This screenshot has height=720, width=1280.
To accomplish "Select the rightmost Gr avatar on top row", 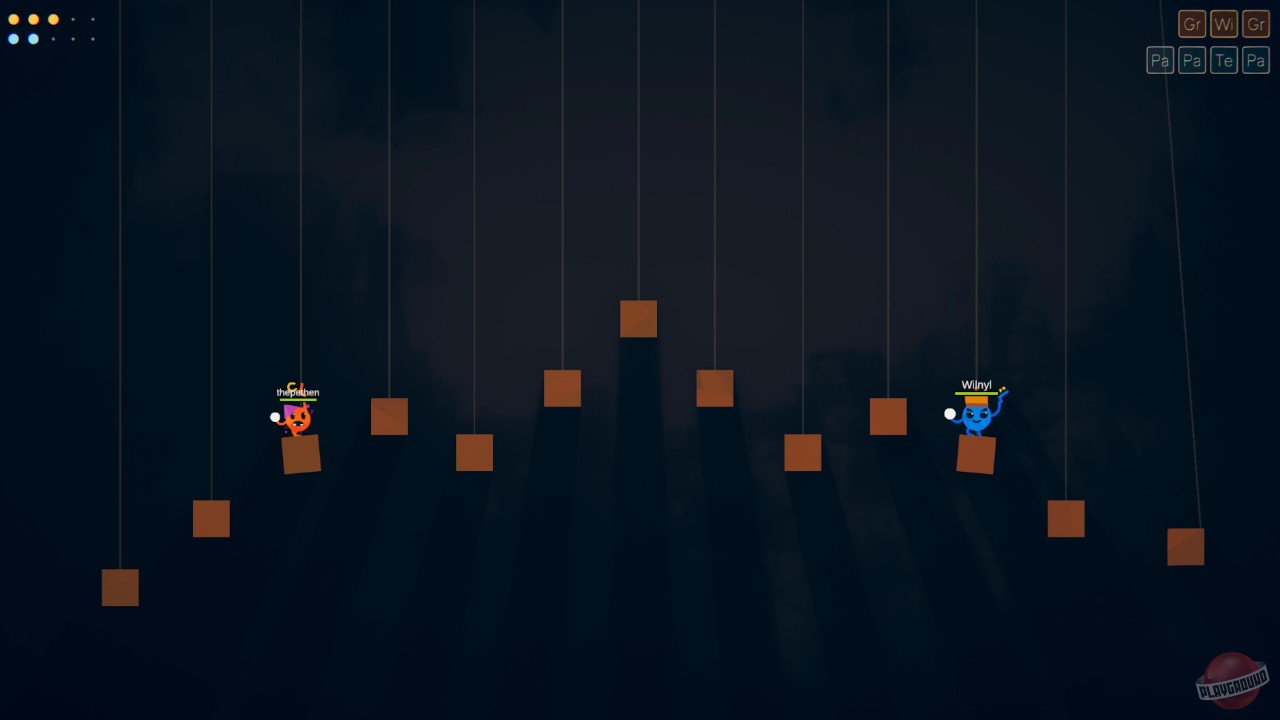I will [1256, 24].
